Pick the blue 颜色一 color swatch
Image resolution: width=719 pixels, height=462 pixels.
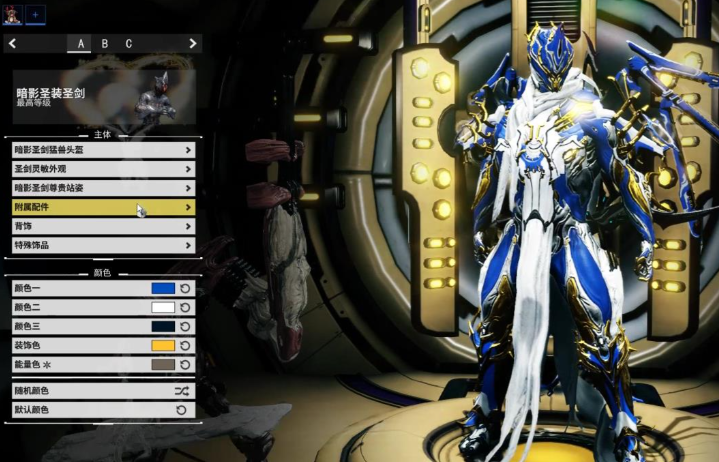(163, 288)
